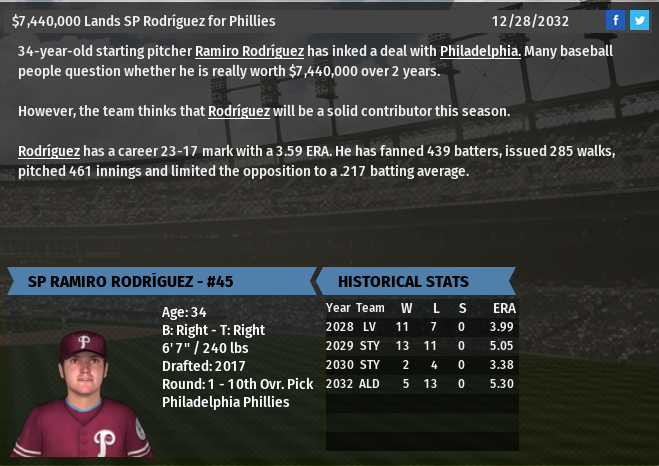Select the 2030 STY stats row
The image size is (659, 466).
click(421, 365)
